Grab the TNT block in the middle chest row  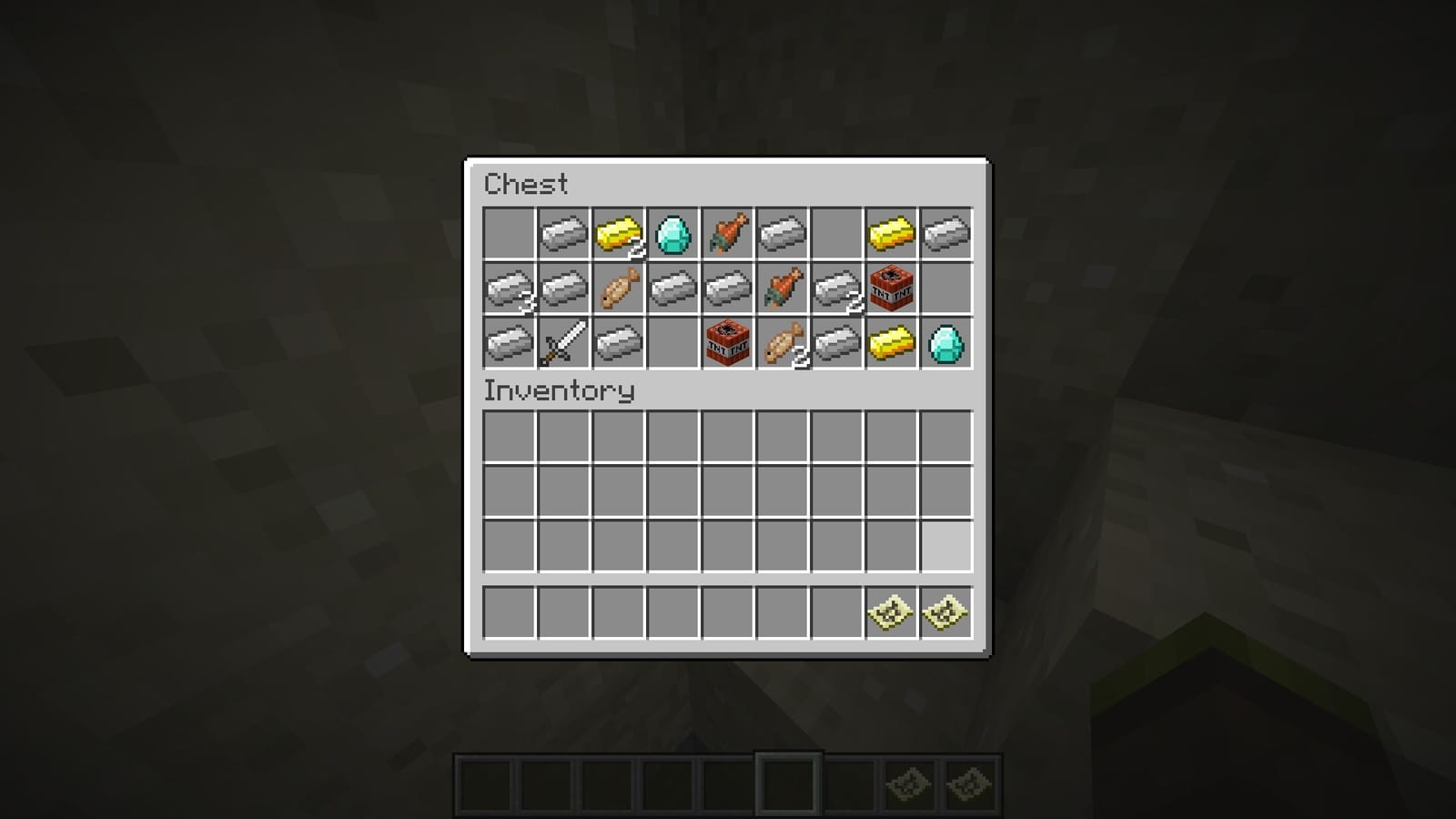coord(891,289)
